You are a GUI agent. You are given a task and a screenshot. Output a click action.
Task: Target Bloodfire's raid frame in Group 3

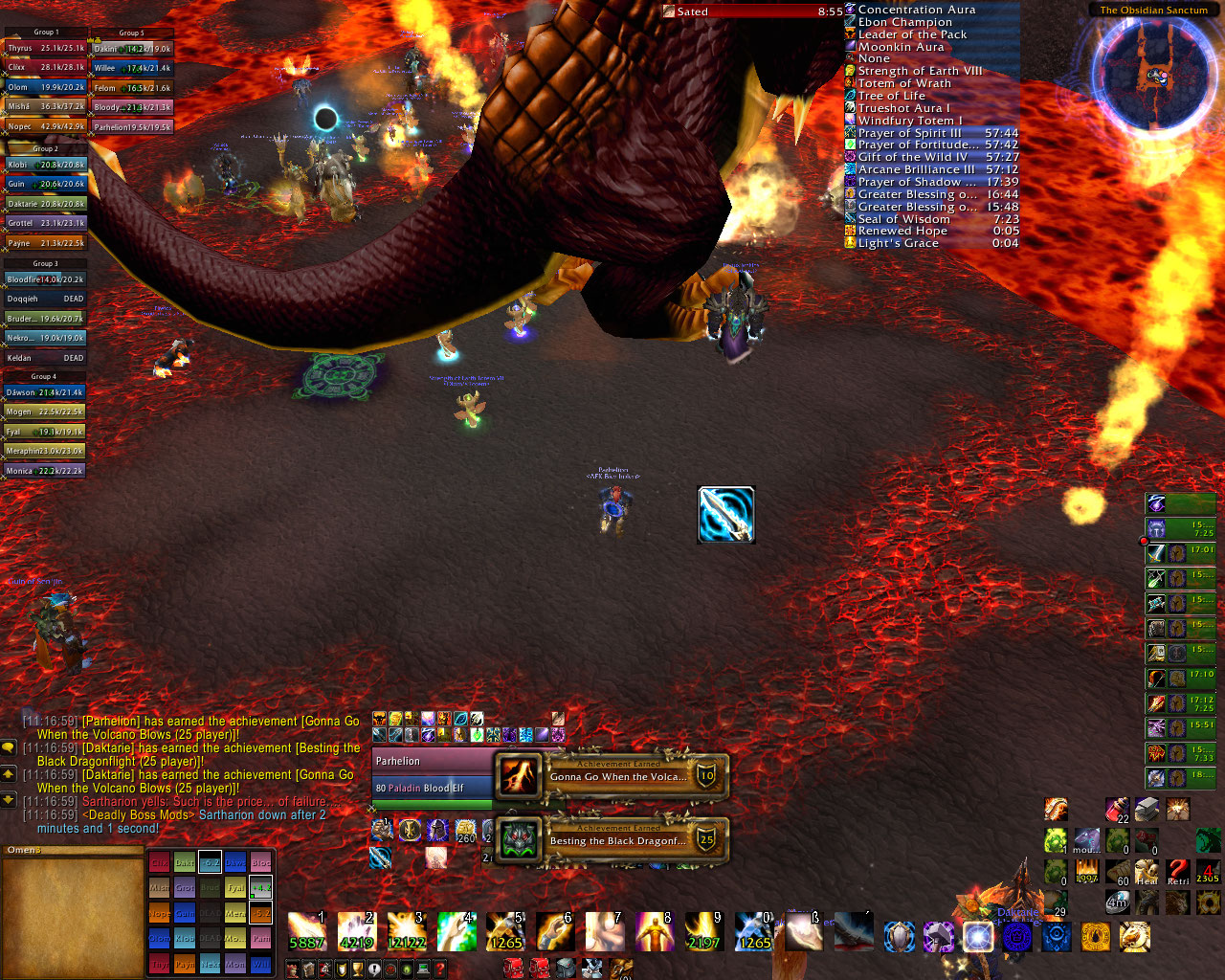46,279
